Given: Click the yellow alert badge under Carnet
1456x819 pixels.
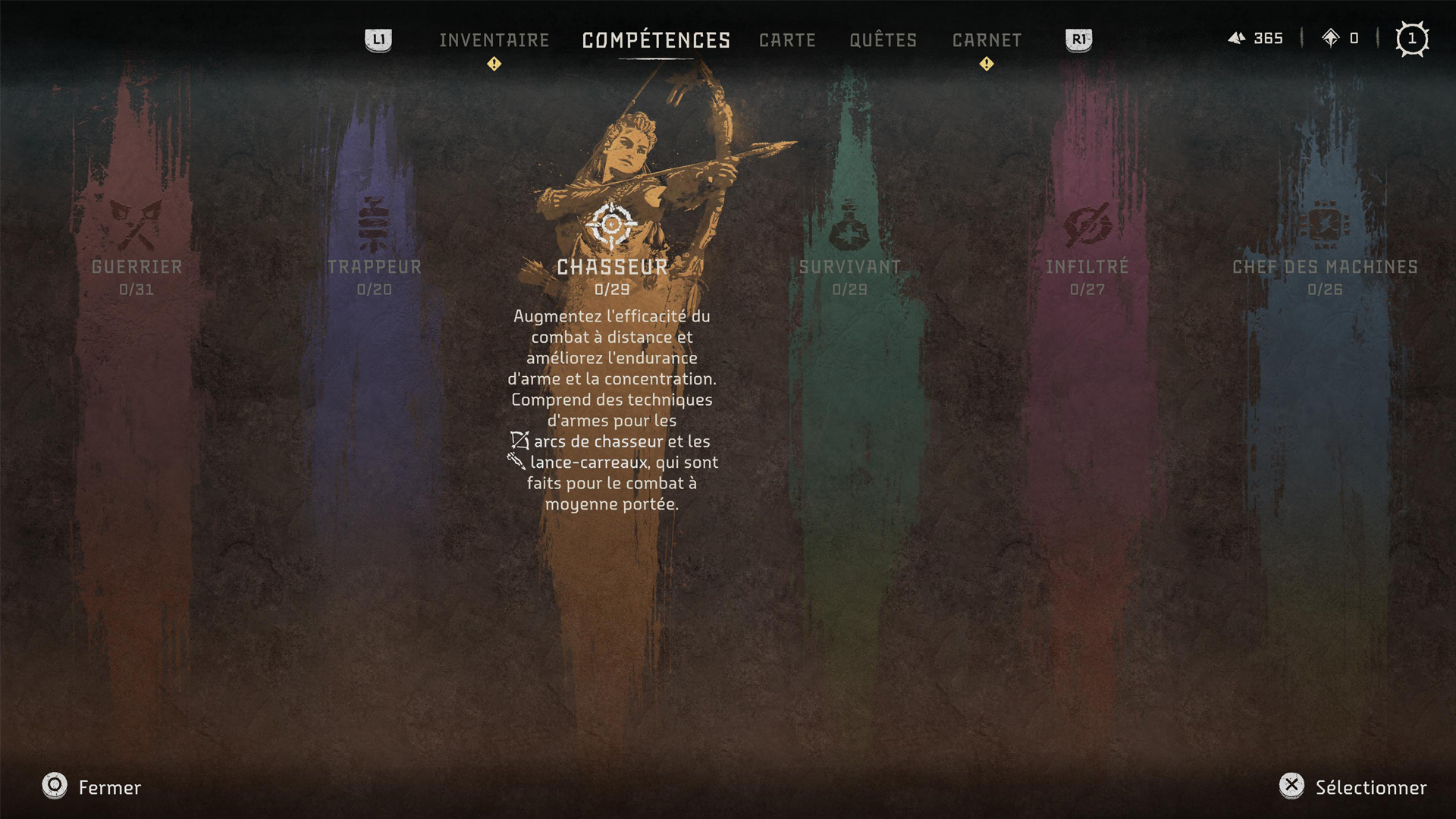Looking at the screenshot, I should tap(986, 64).
